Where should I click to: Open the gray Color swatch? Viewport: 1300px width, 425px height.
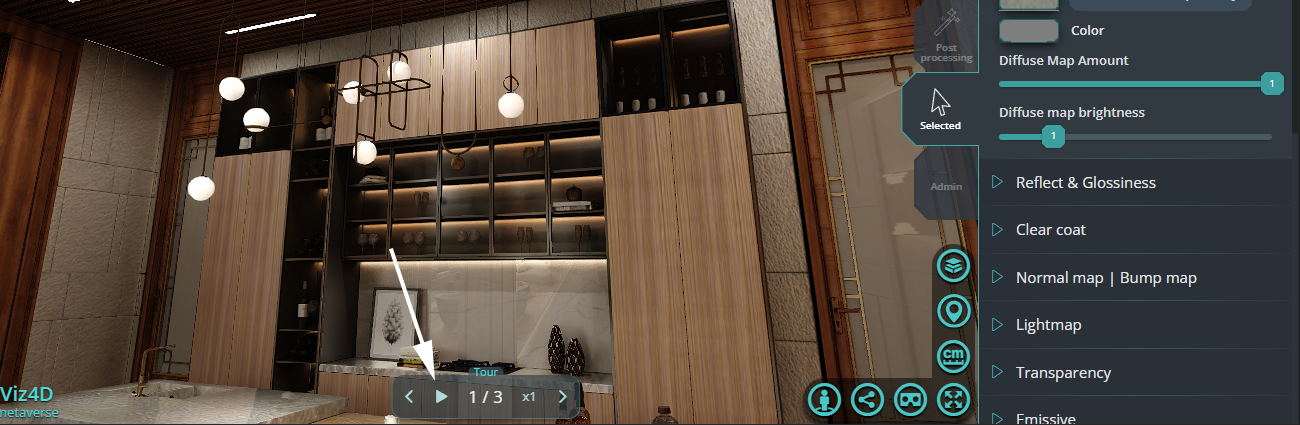(1029, 31)
